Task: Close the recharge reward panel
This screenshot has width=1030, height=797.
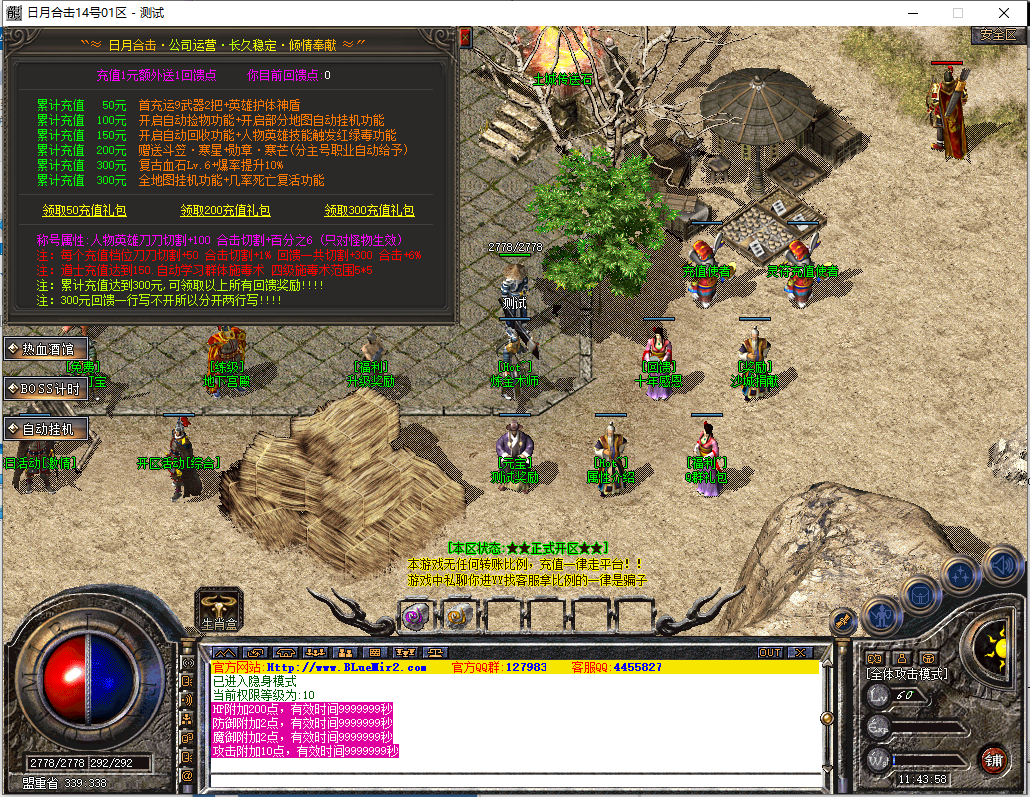Action: pyautogui.click(x=464, y=38)
